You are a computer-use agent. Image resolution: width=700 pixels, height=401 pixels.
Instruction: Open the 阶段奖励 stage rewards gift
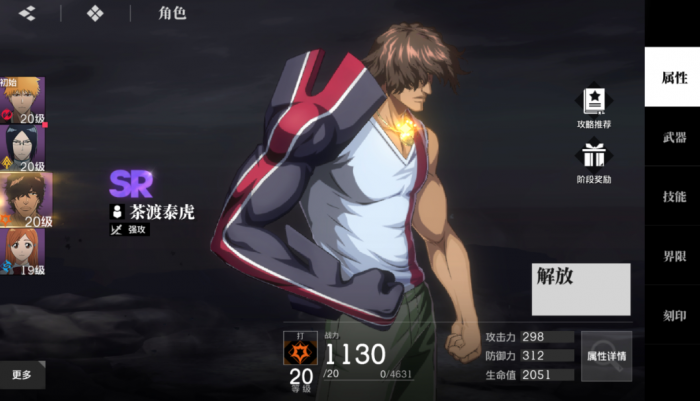tap(594, 161)
